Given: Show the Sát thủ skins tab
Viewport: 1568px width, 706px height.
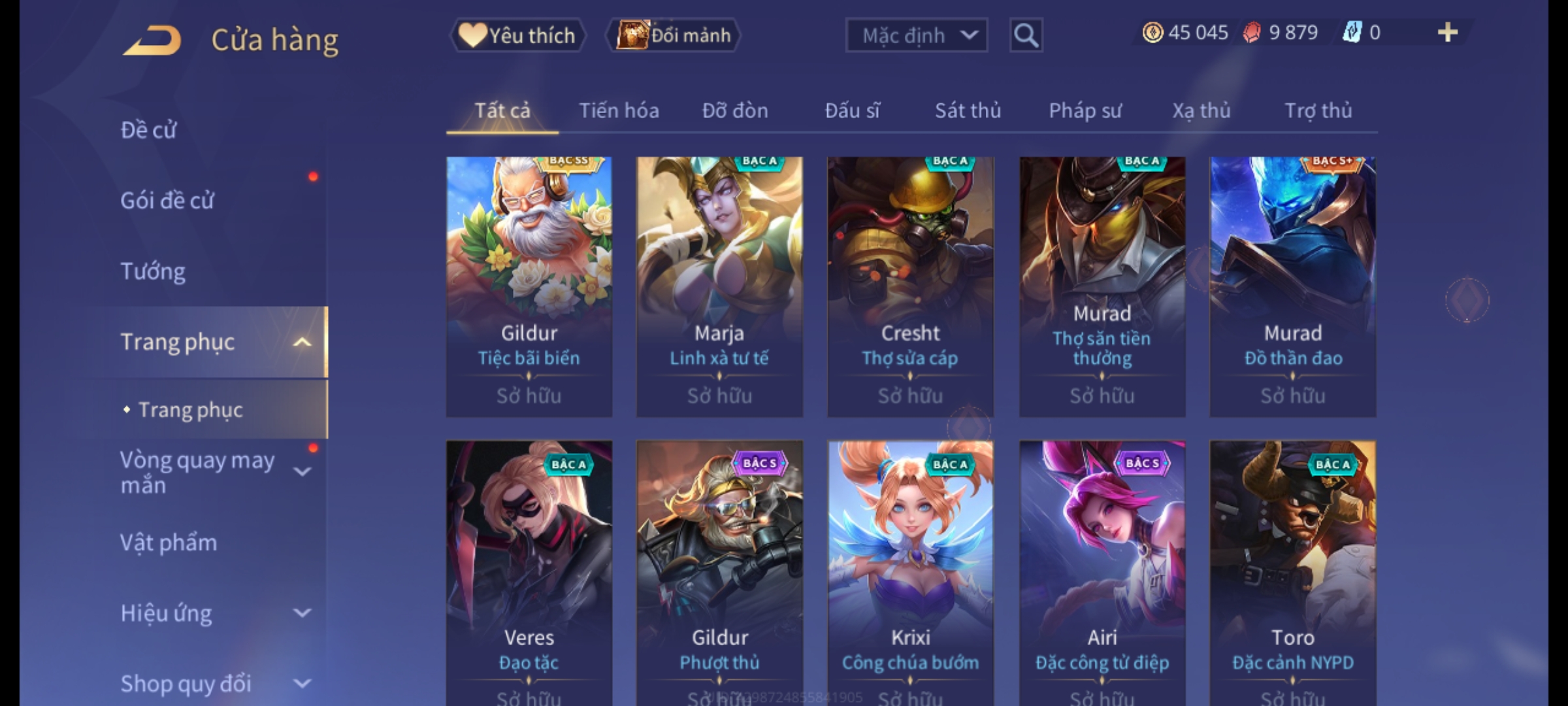Looking at the screenshot, I should tap(968, 110).
